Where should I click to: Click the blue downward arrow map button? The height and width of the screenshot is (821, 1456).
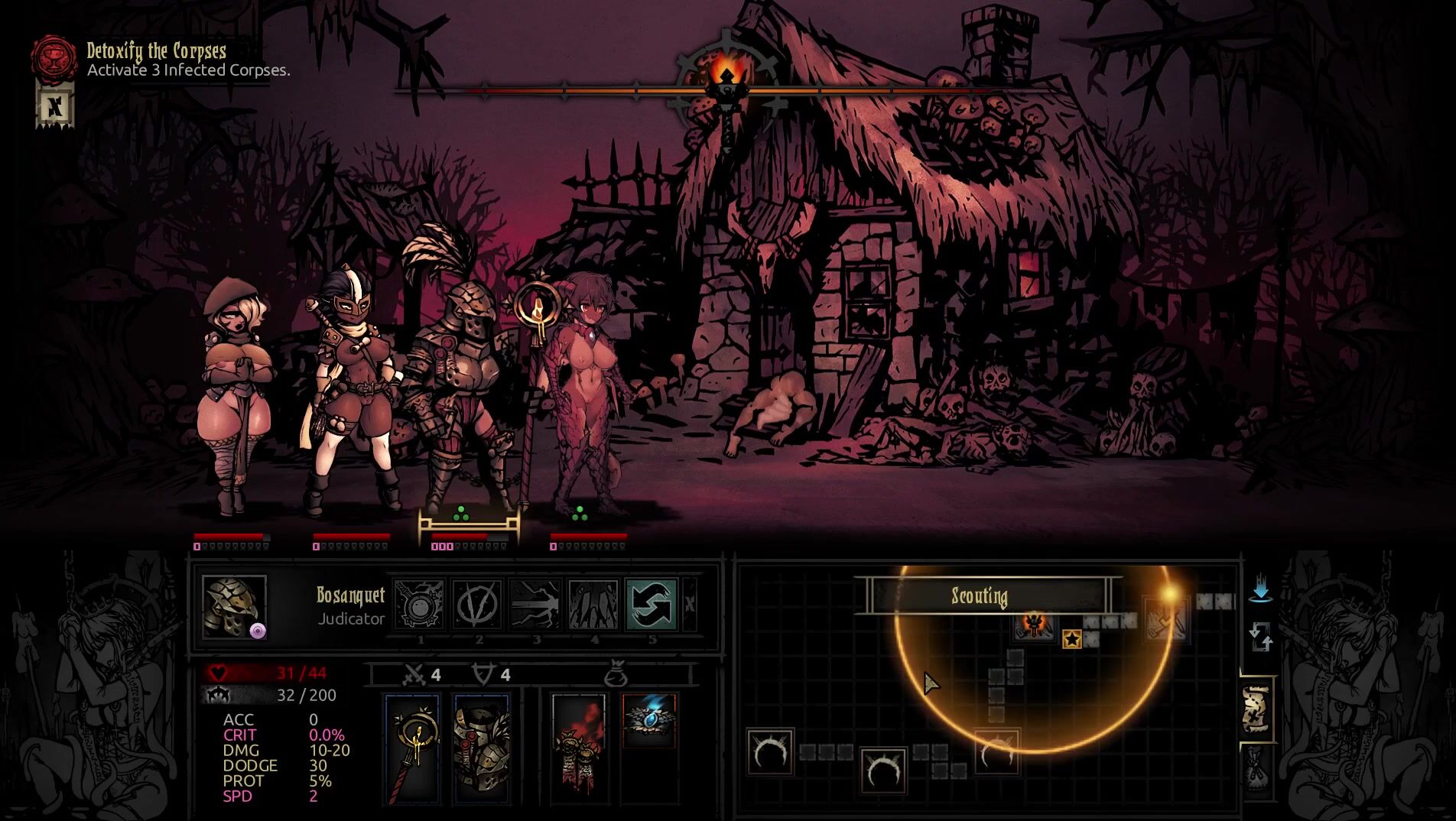coord(1260,589)
